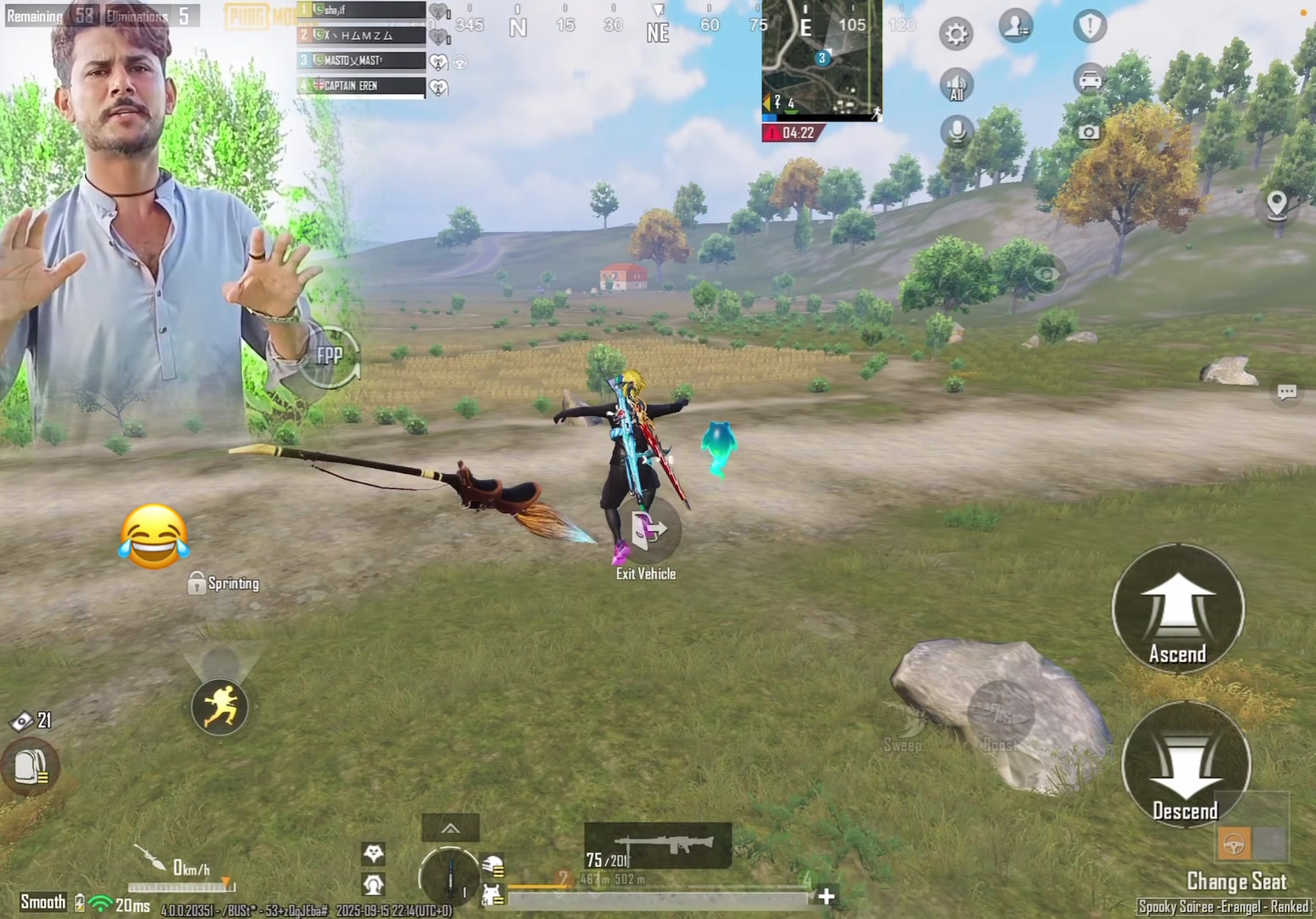The height and width of the screenshot is (919, 1316).
Task: Tap the car vehicle icon
Action: point(1089,80)
